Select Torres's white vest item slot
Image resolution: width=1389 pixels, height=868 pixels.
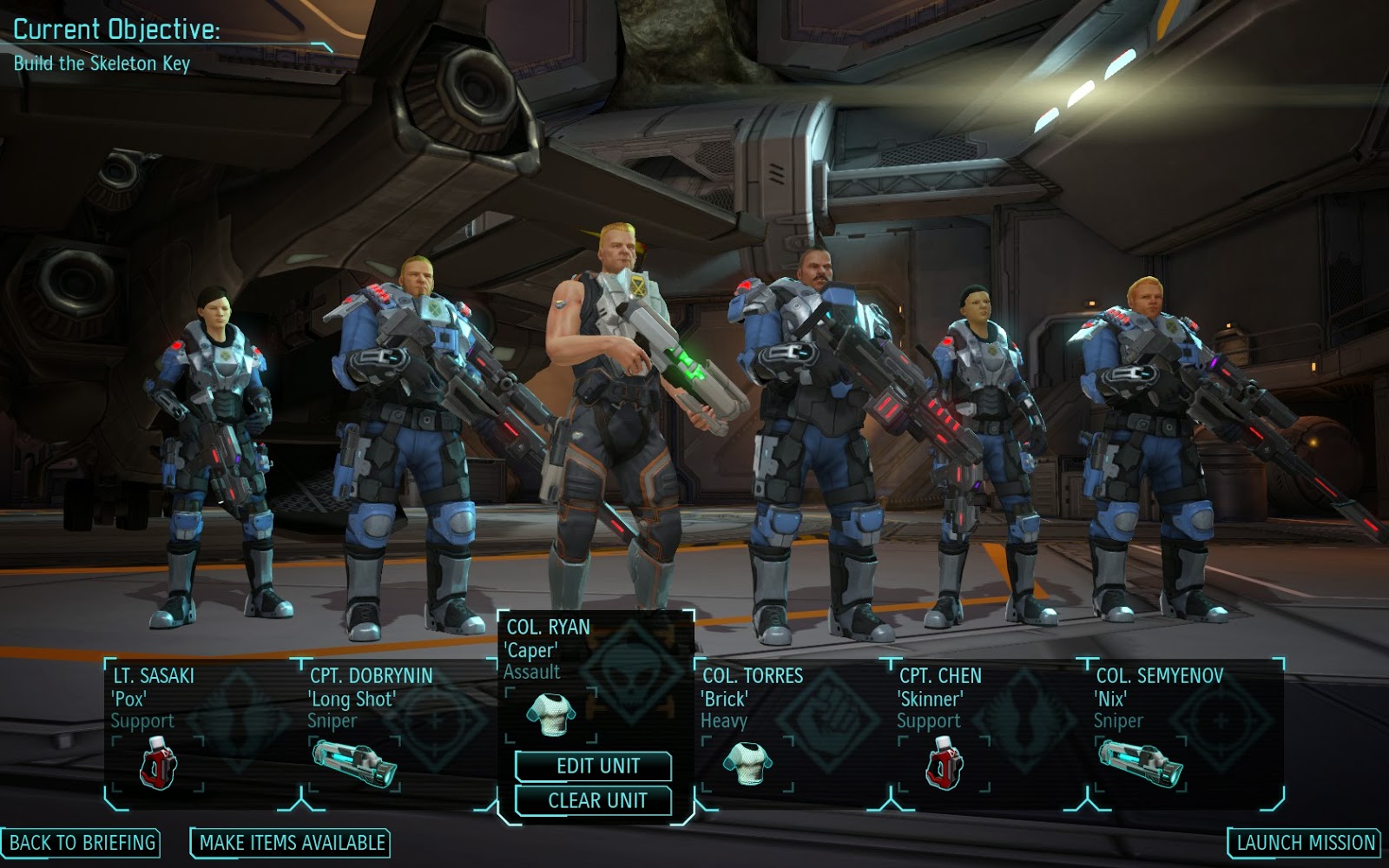coord(747,763)
